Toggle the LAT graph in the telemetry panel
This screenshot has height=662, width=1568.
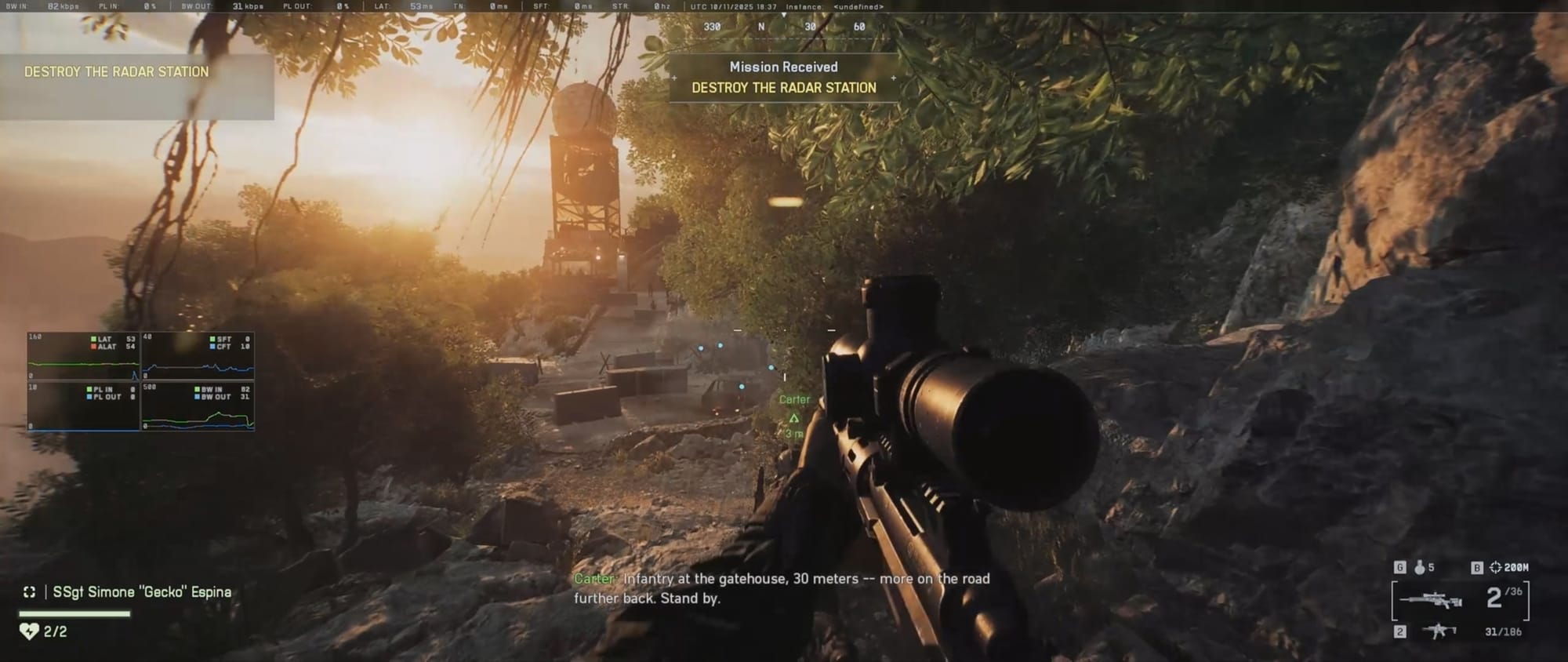[x=102, y=340]
